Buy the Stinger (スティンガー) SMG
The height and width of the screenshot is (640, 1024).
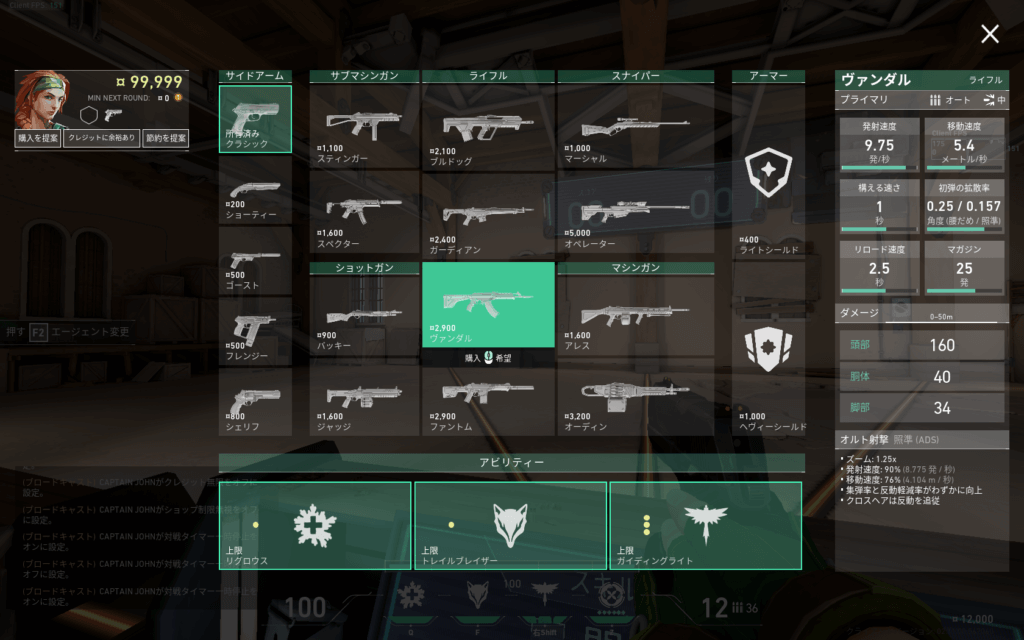point(364,127)
